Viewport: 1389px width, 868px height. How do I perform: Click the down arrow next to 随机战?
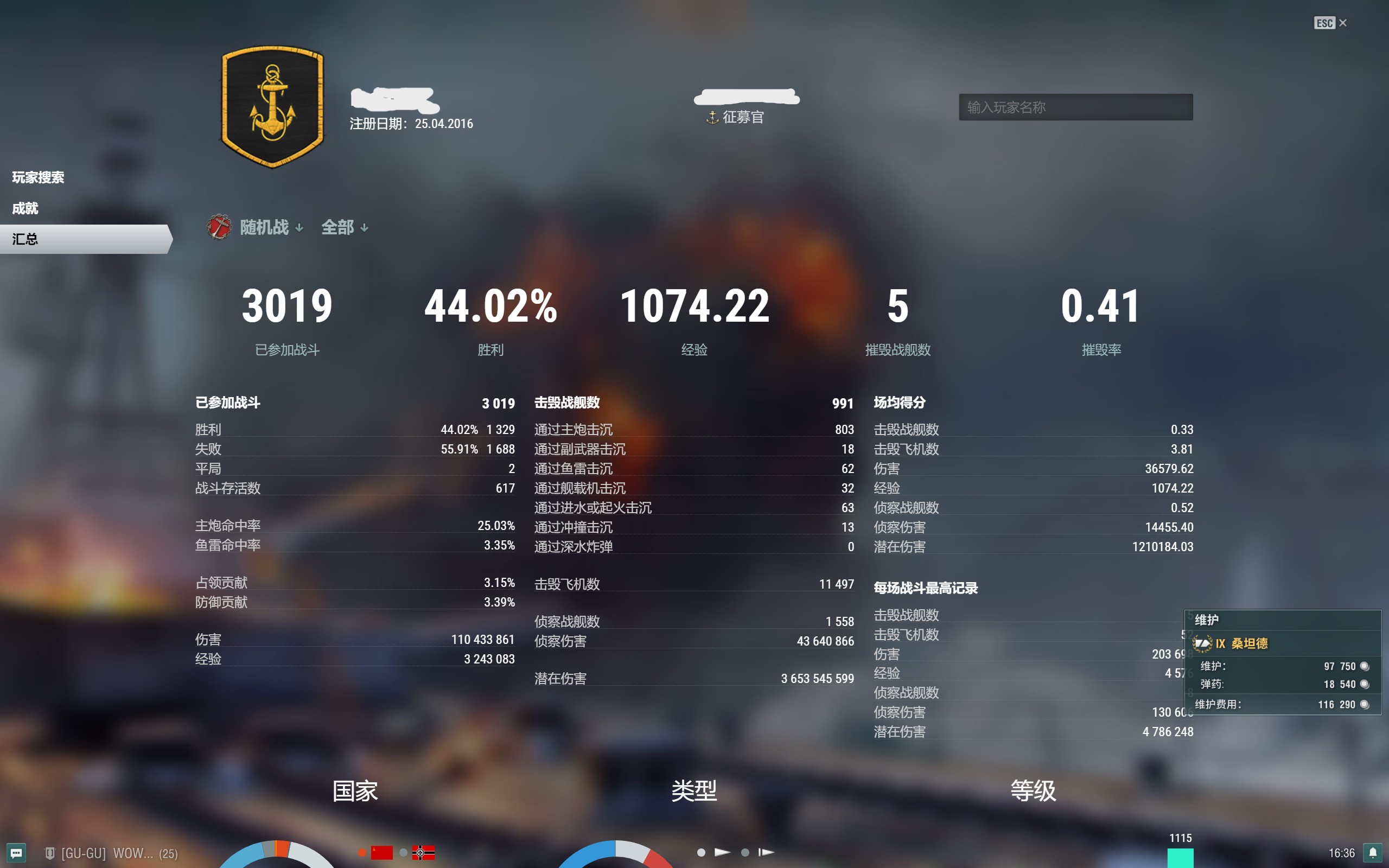300,228
